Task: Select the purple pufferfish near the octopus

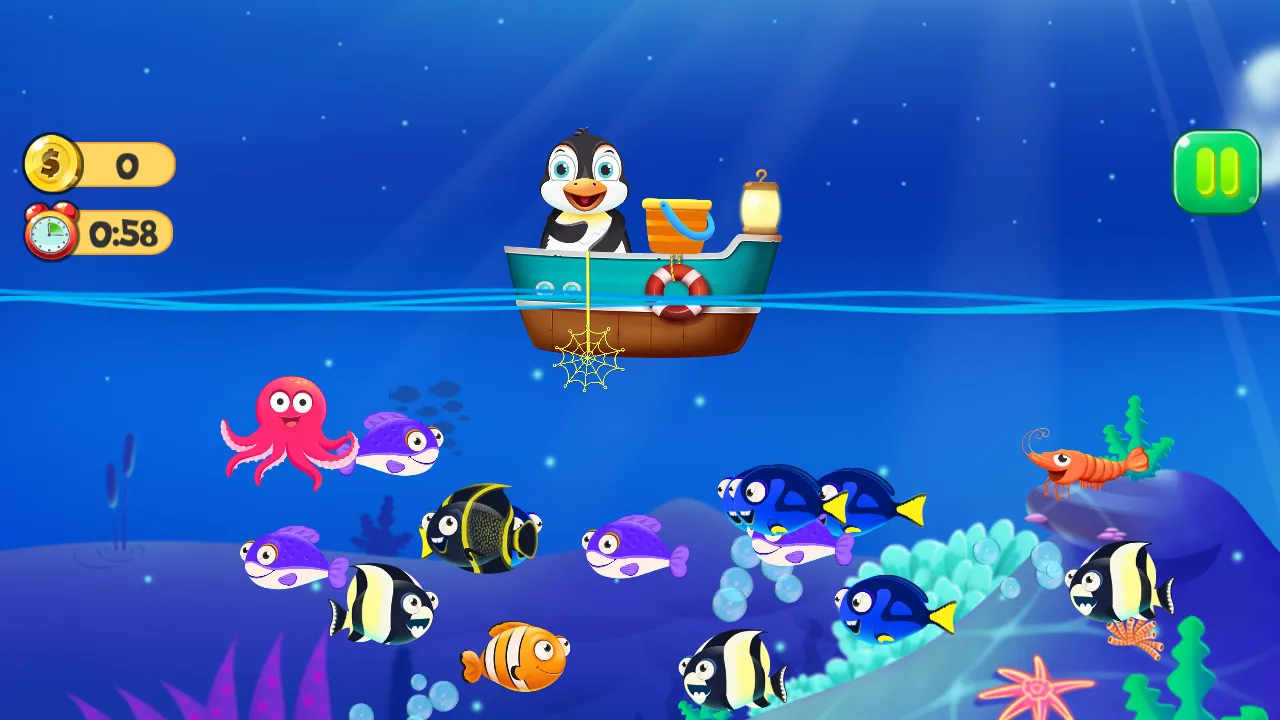Action: [400, 443]
